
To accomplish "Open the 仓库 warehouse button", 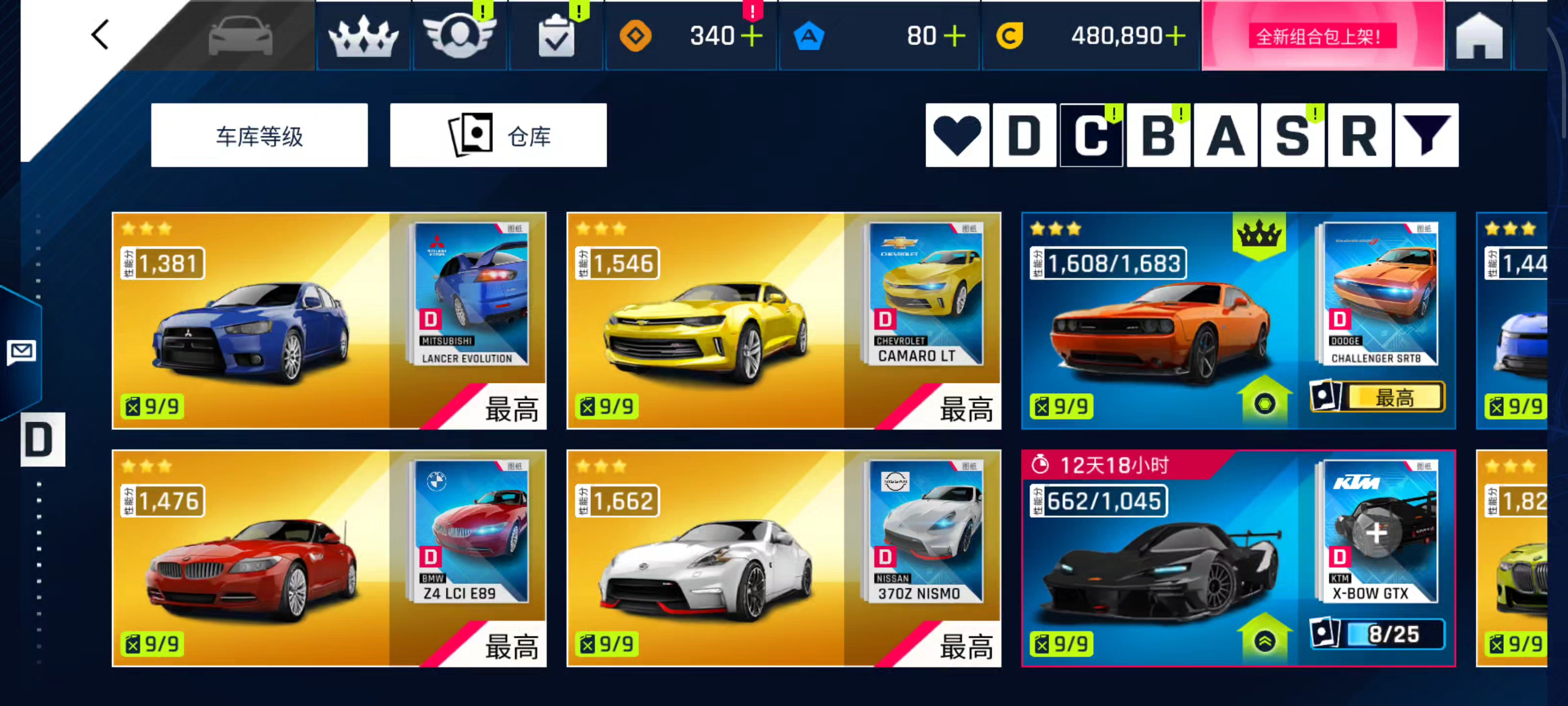I will (x=498, y=135).
